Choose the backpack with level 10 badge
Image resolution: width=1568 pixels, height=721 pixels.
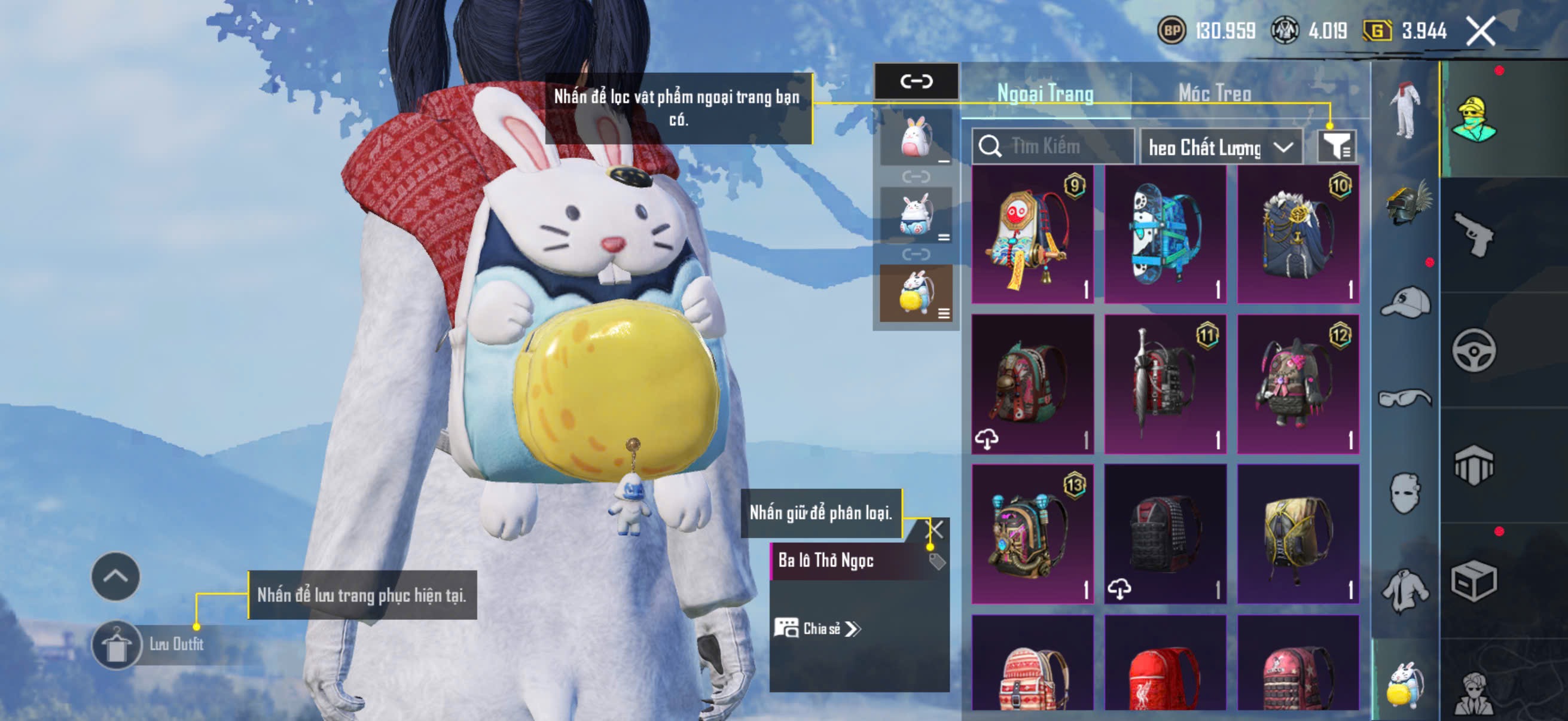pos(1298,234)
